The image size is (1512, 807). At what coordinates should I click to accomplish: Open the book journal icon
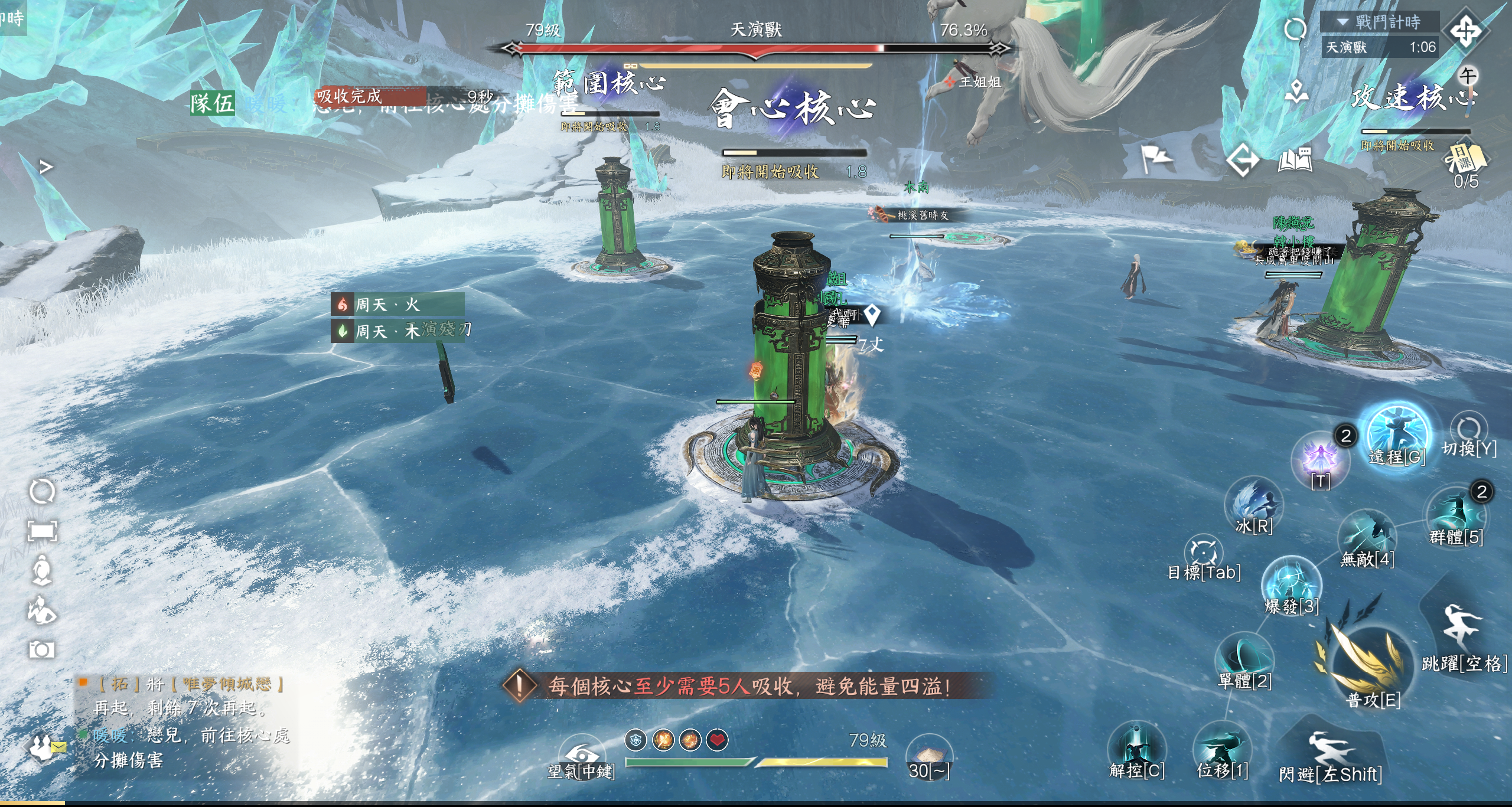point(1295,159)
